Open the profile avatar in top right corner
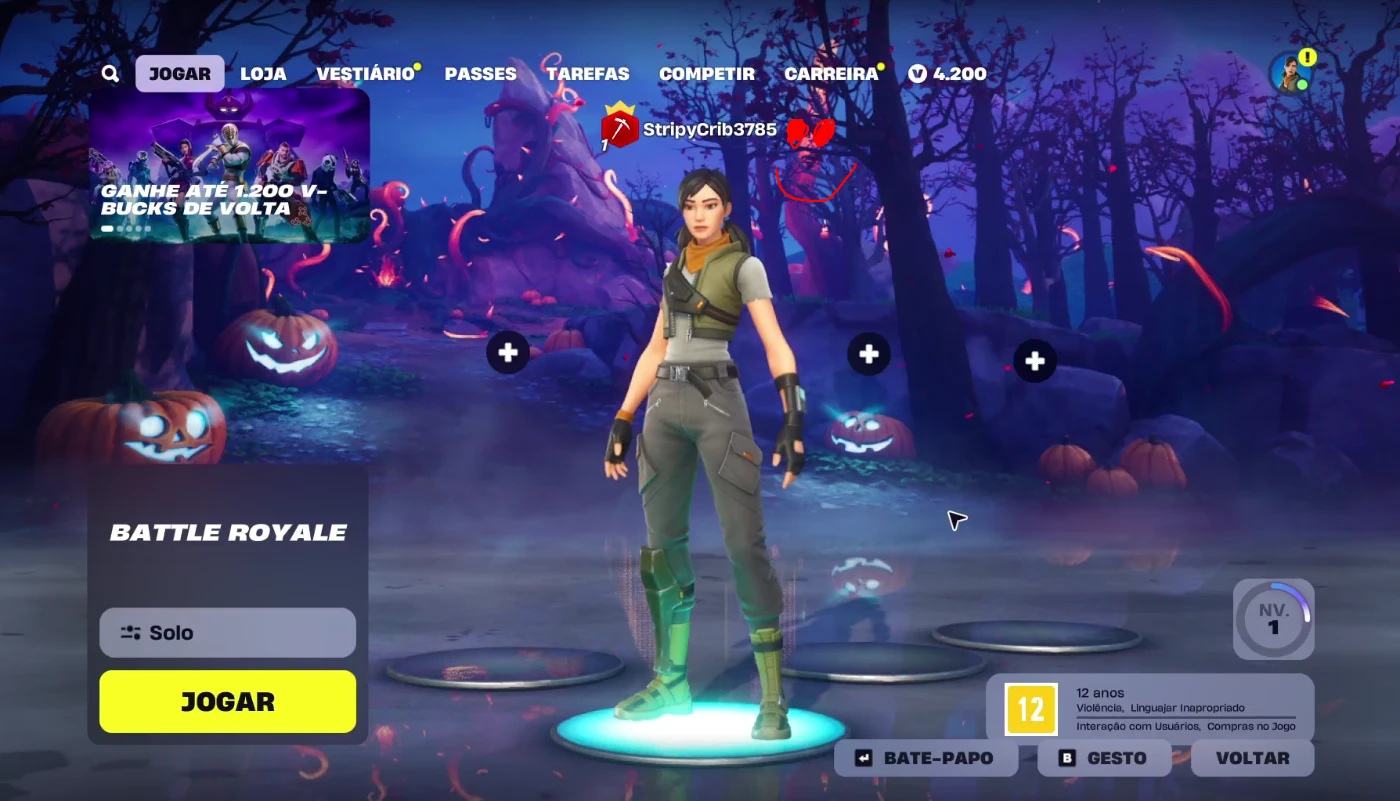The height and width of the screenshot is (801, 1400). [1292, 70]
